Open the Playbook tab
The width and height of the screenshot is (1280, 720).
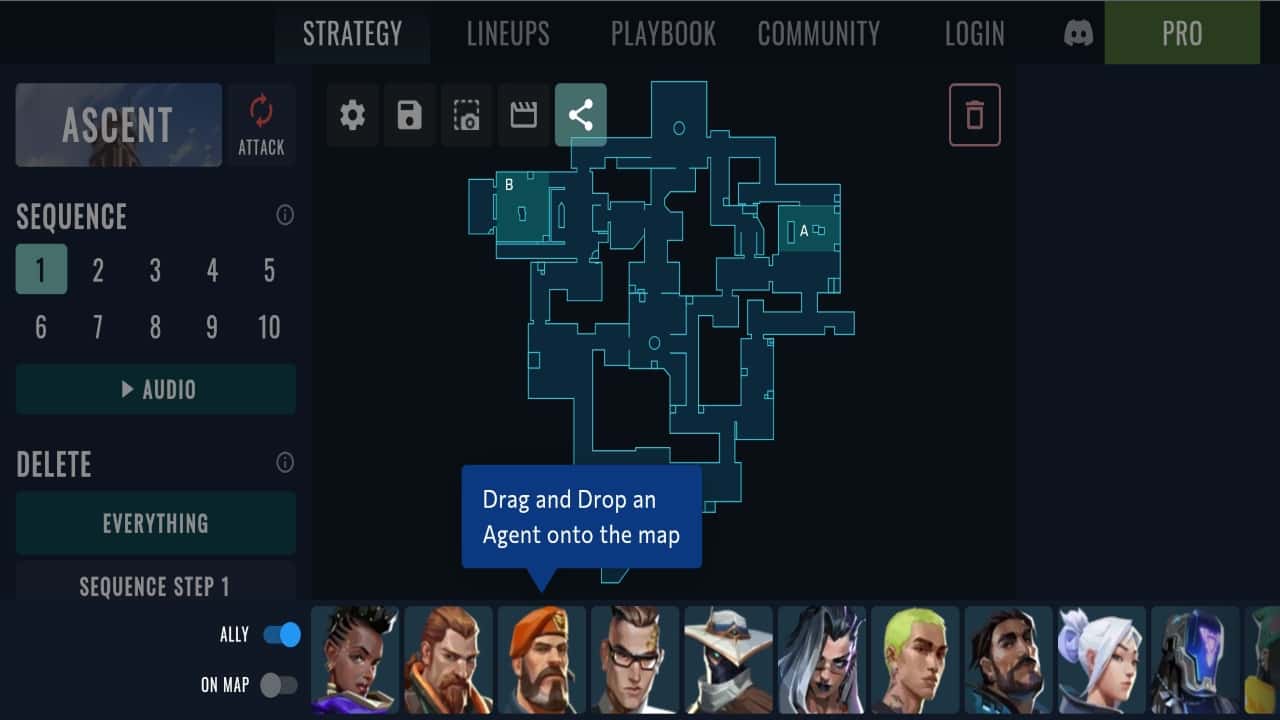coord(663,33)
